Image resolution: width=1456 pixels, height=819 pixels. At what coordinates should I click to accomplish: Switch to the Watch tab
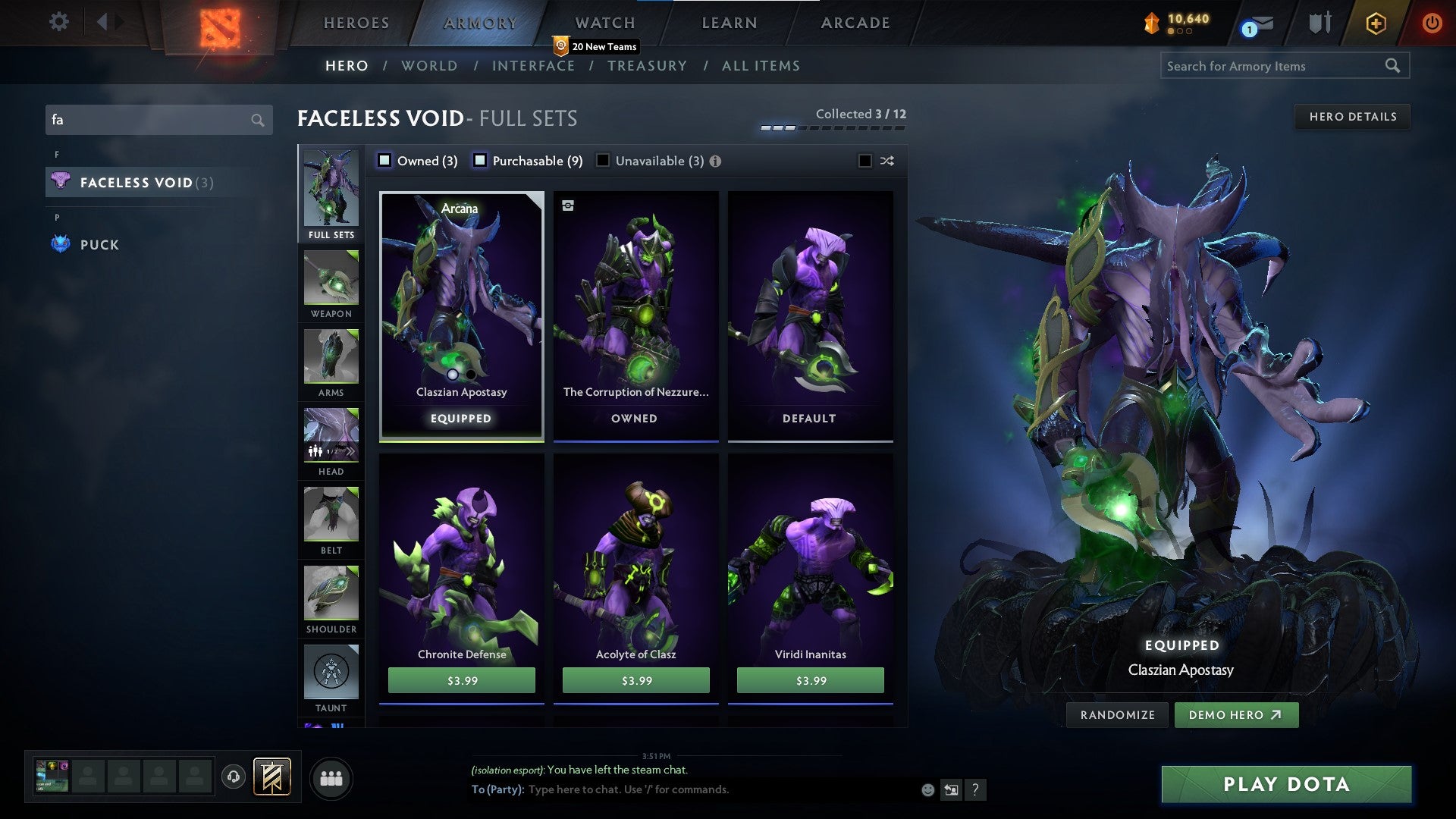coord(605,23)
